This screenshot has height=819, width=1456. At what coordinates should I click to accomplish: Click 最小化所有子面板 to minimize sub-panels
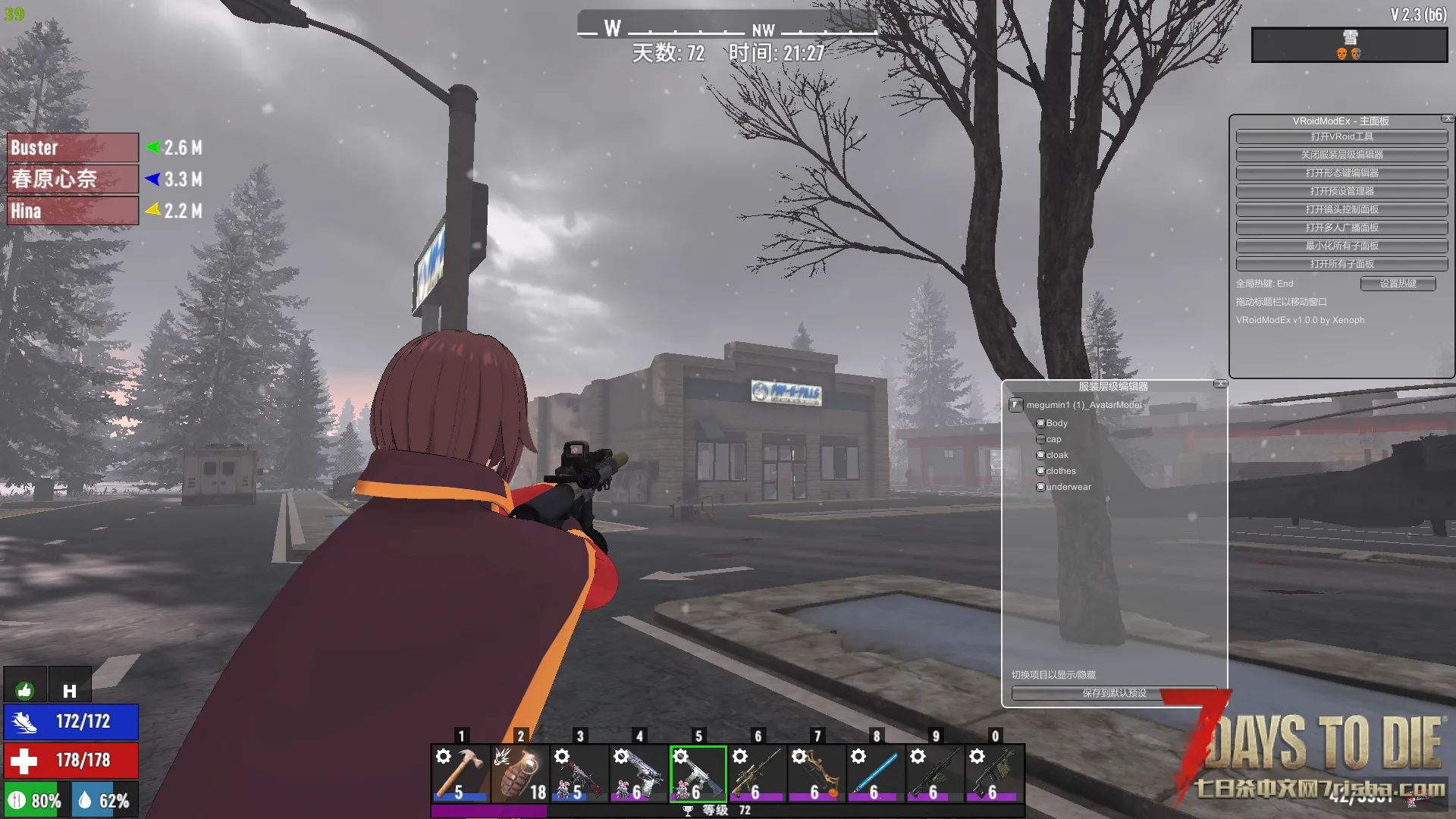point(1341,246)
